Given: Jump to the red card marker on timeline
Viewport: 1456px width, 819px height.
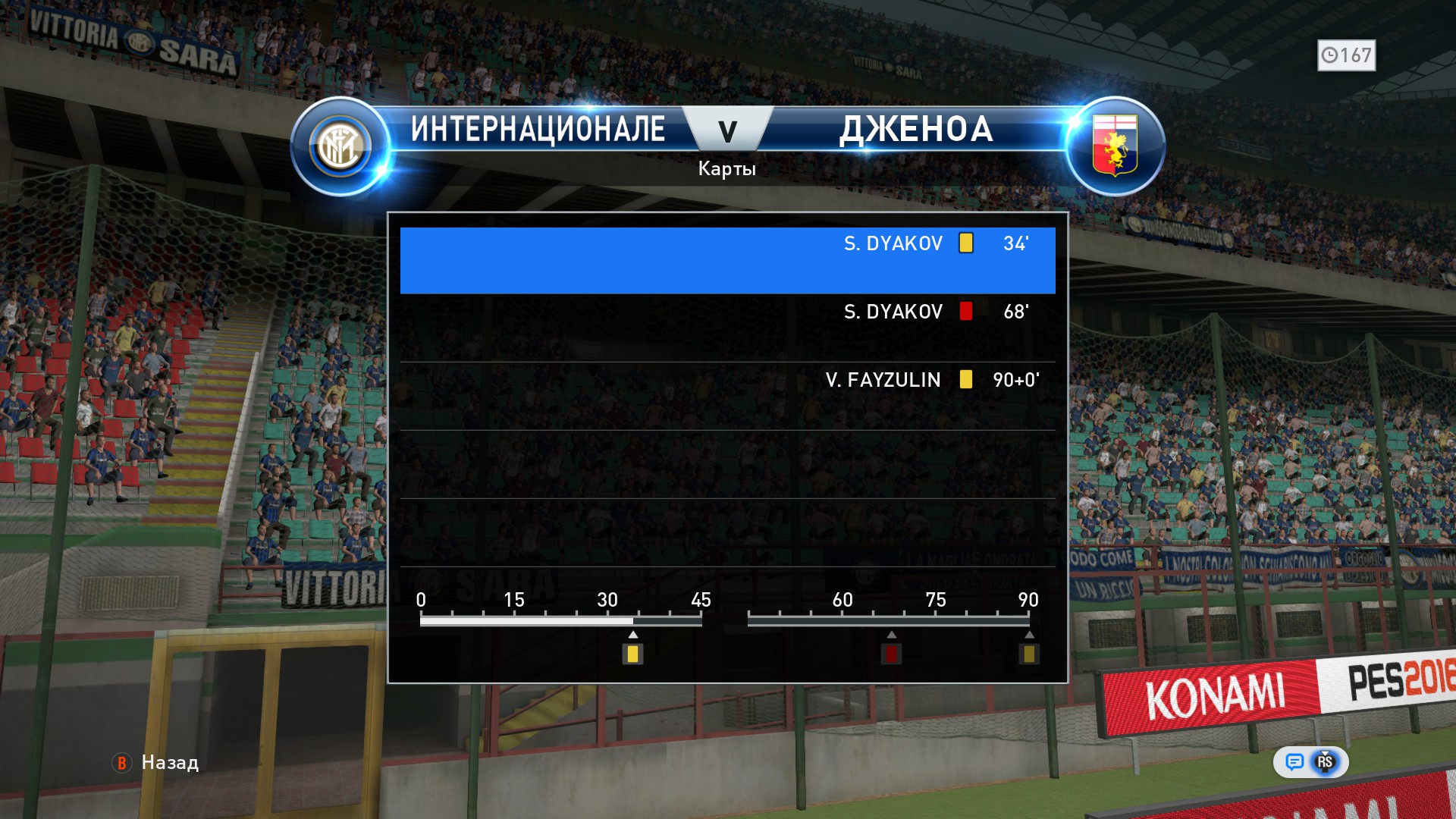Looking at the screenshot, I should [891, 654].
